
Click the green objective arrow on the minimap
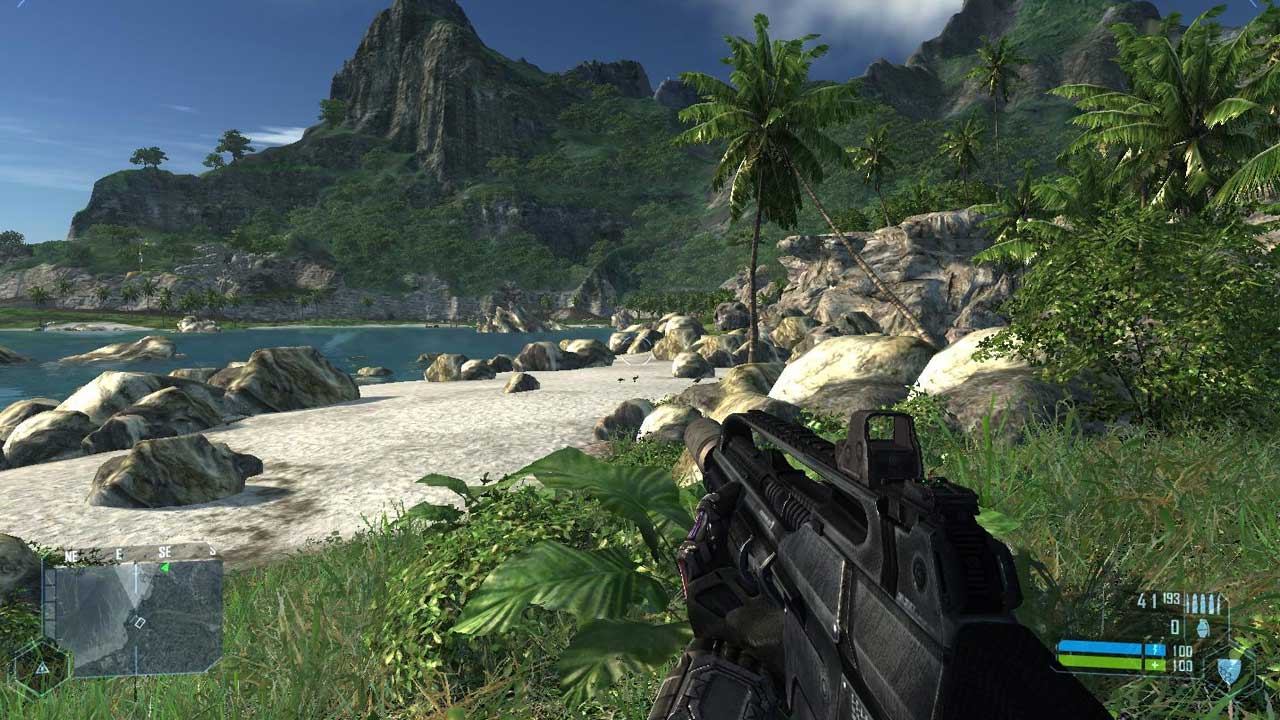click(x=165, y=568)
